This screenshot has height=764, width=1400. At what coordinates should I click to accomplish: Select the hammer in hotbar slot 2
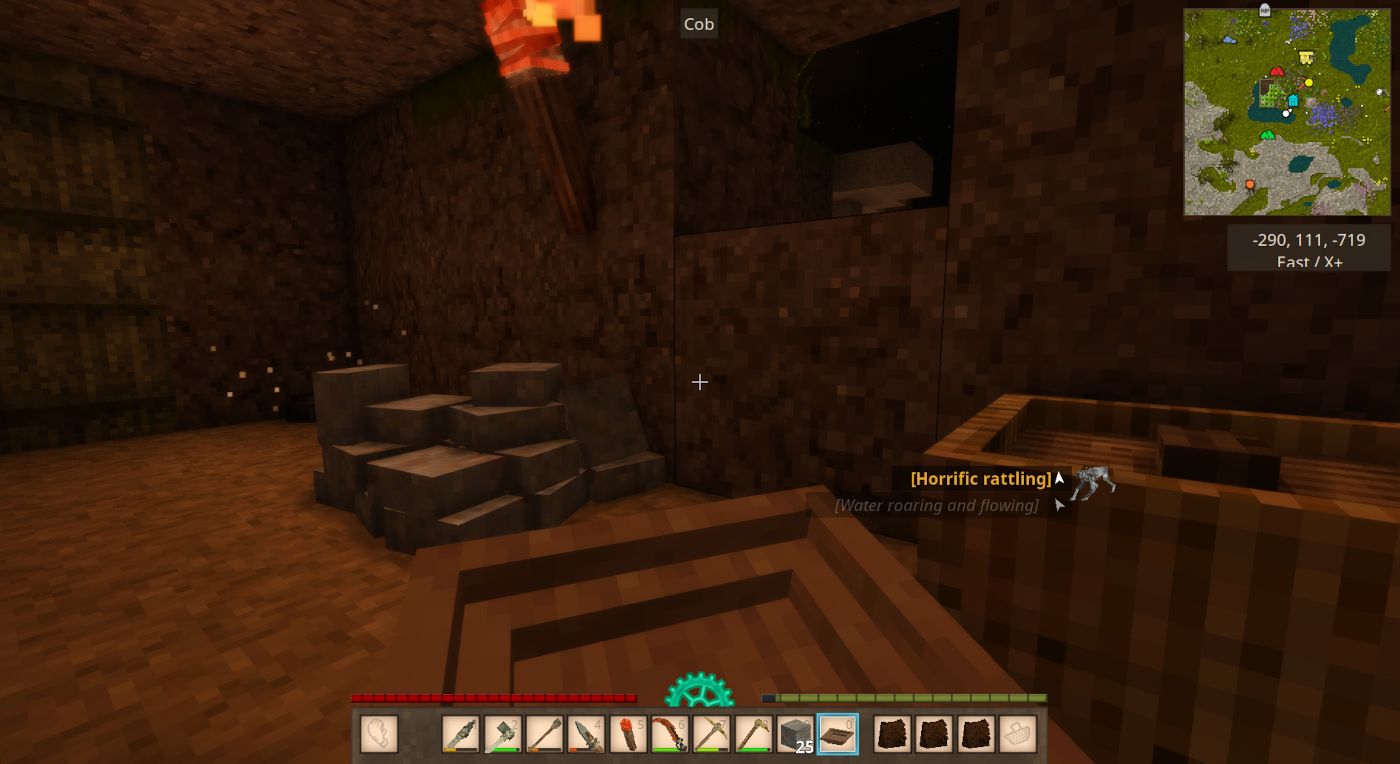503,734
